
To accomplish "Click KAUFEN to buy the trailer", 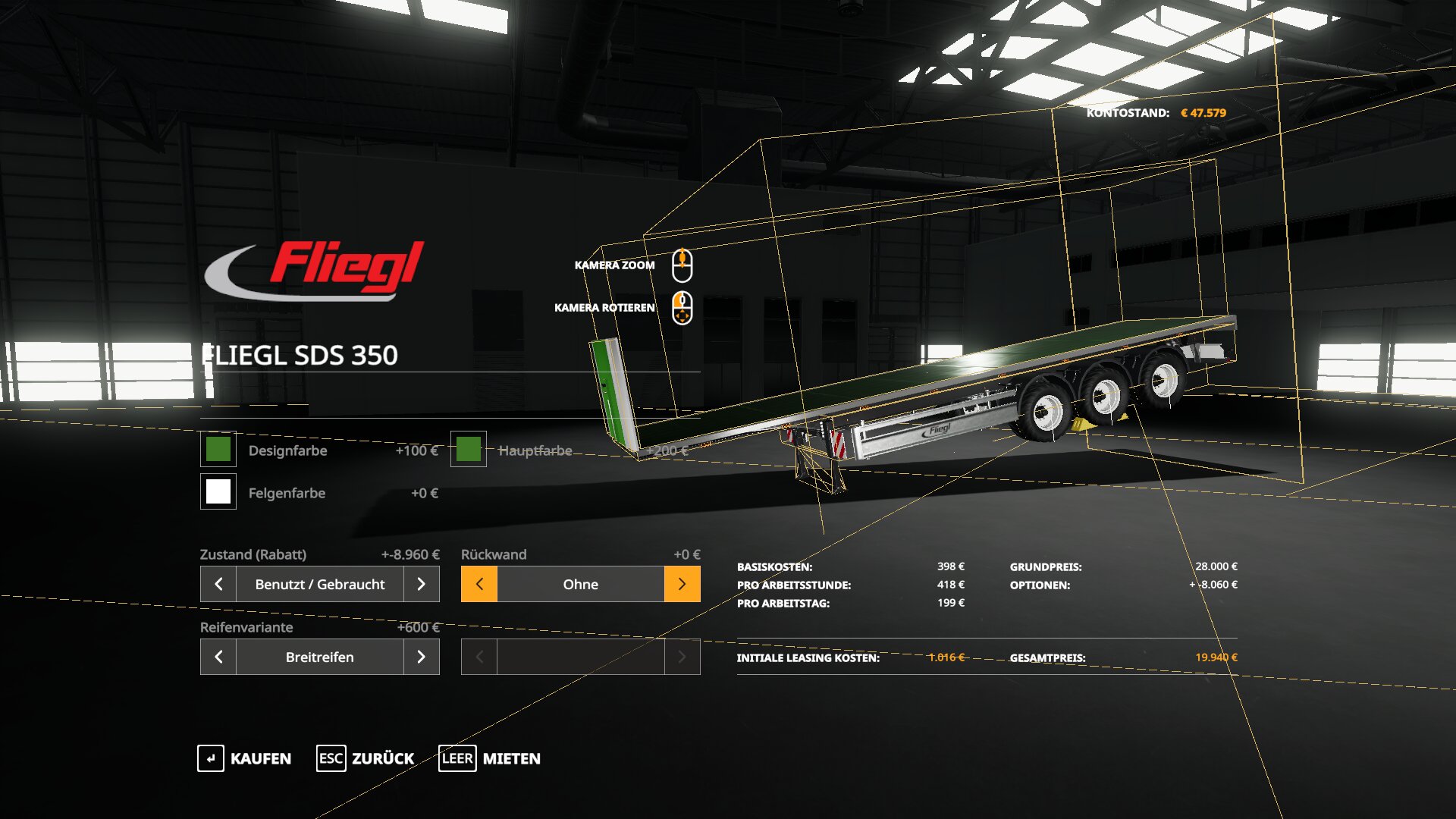I will click(x=244, y=758).
